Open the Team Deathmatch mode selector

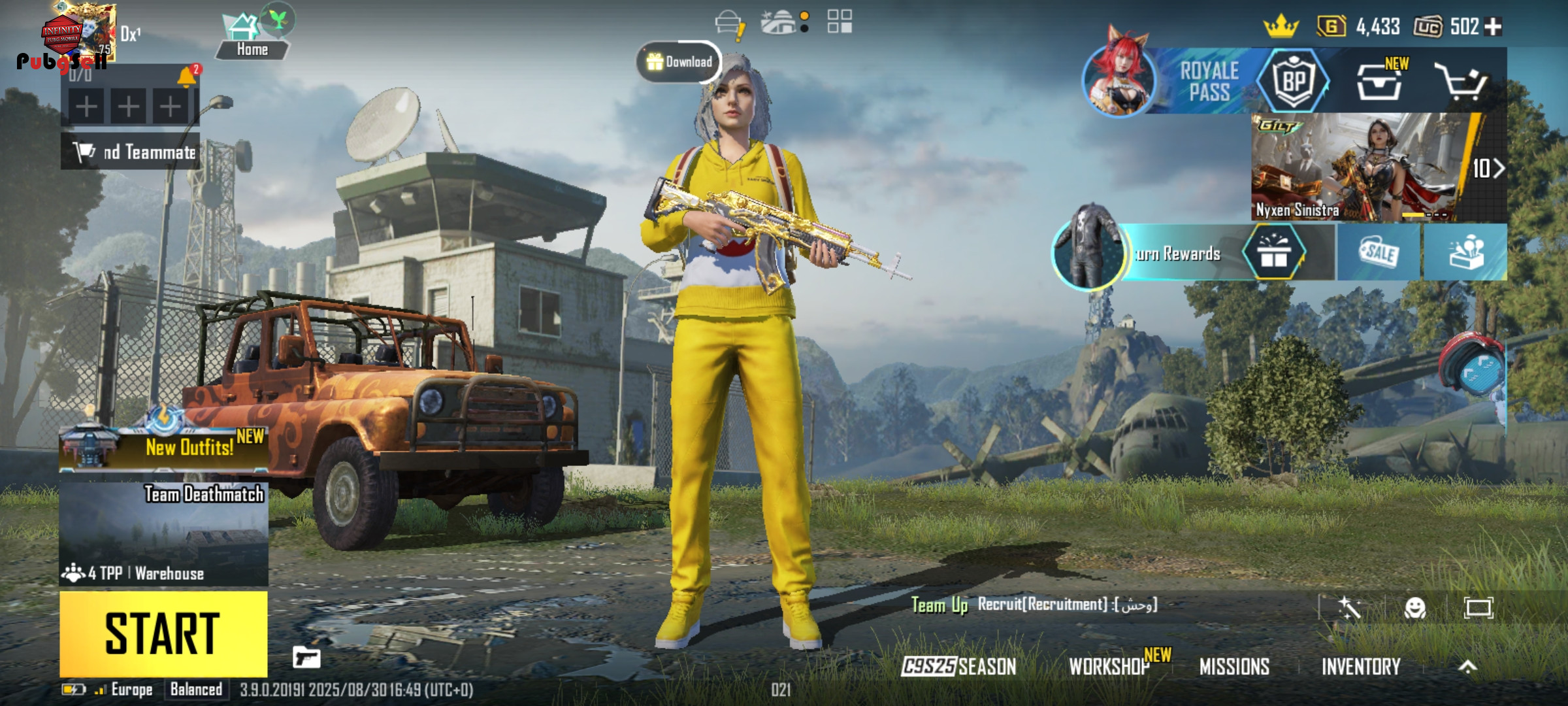[163, 533]
